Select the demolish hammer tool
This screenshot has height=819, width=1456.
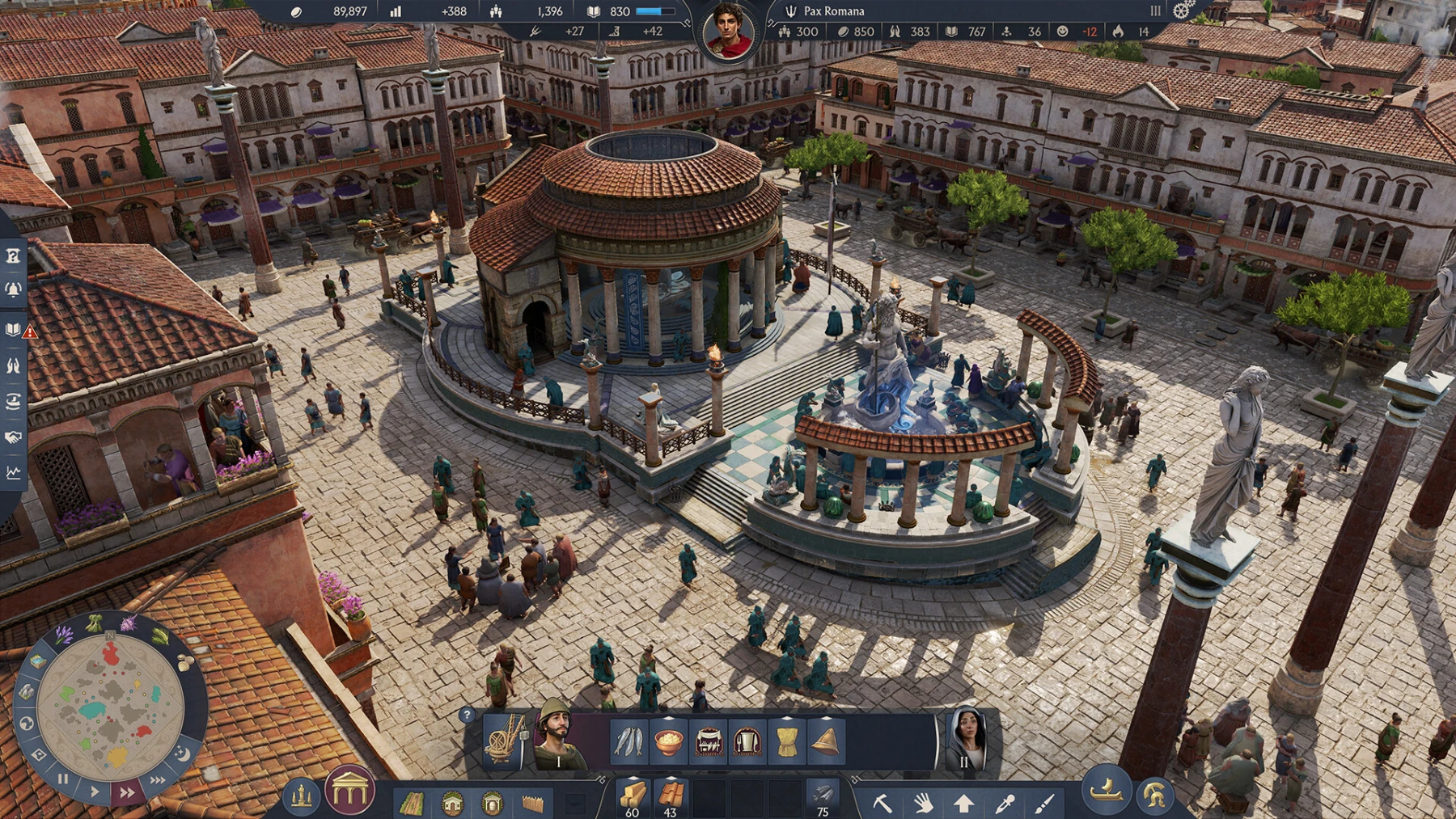(x=882, y=802)
